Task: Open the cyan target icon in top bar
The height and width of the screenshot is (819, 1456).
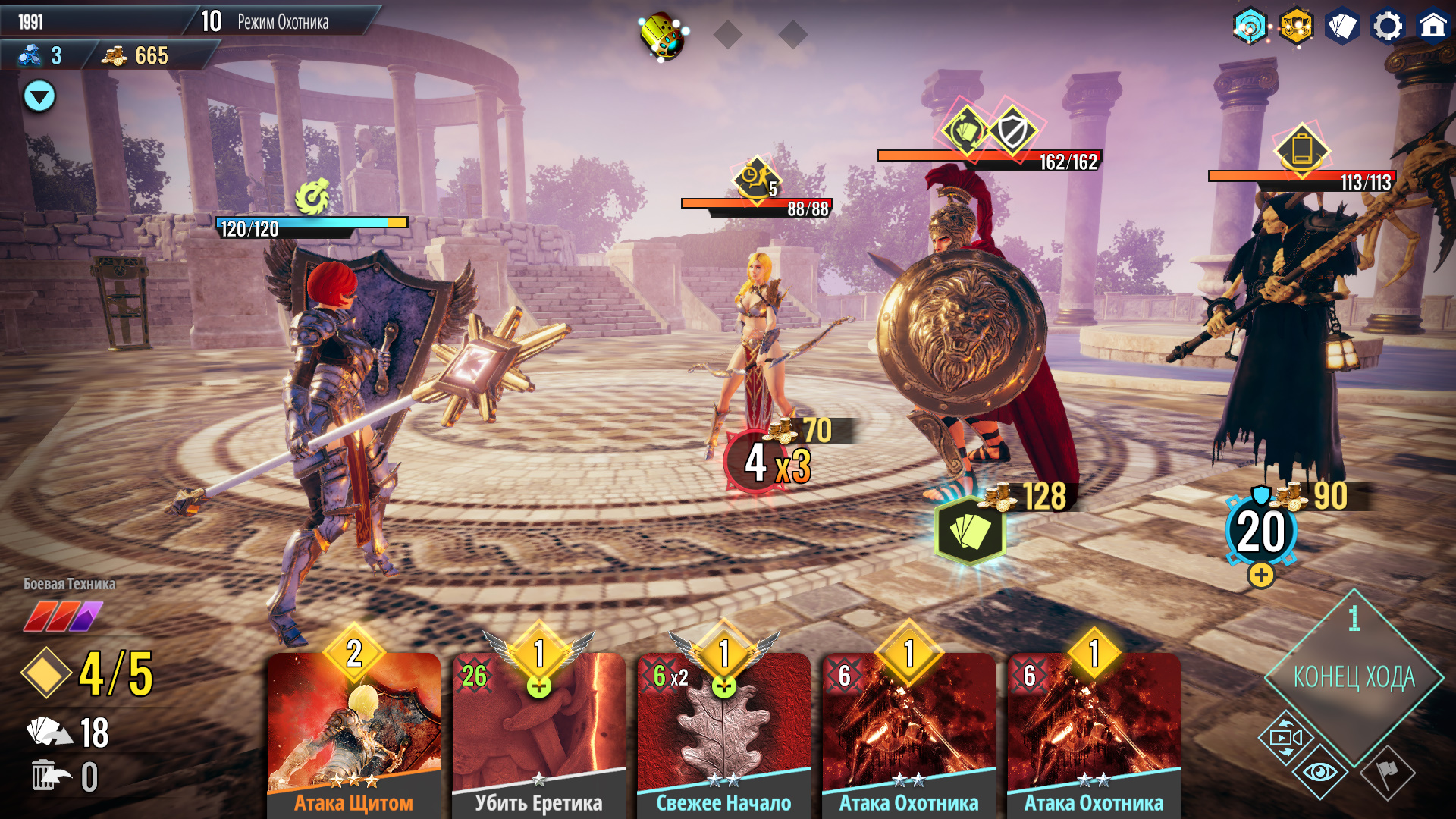Action: click(x=1250, y=27)
